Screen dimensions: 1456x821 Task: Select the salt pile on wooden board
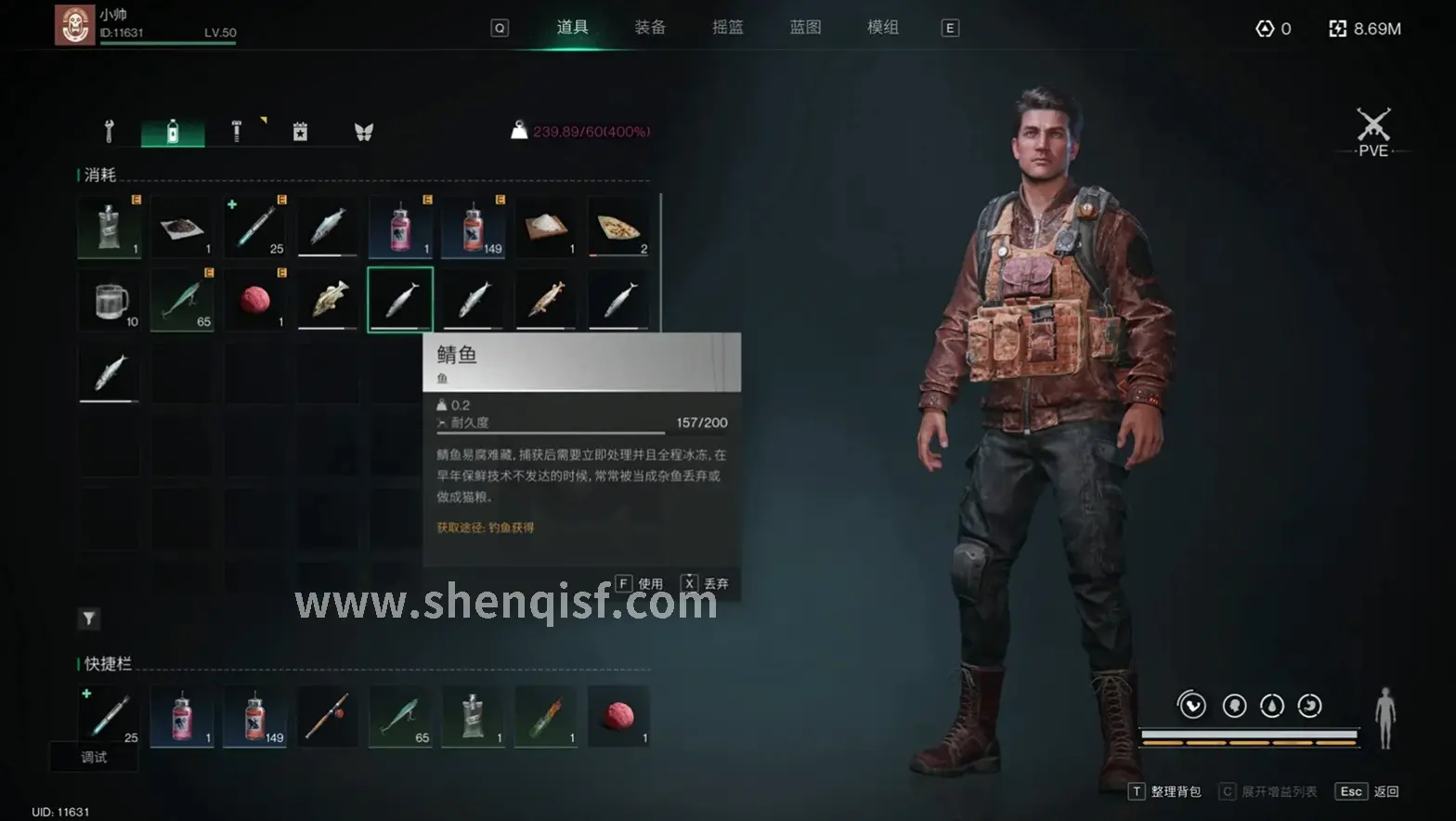point(546,227)
